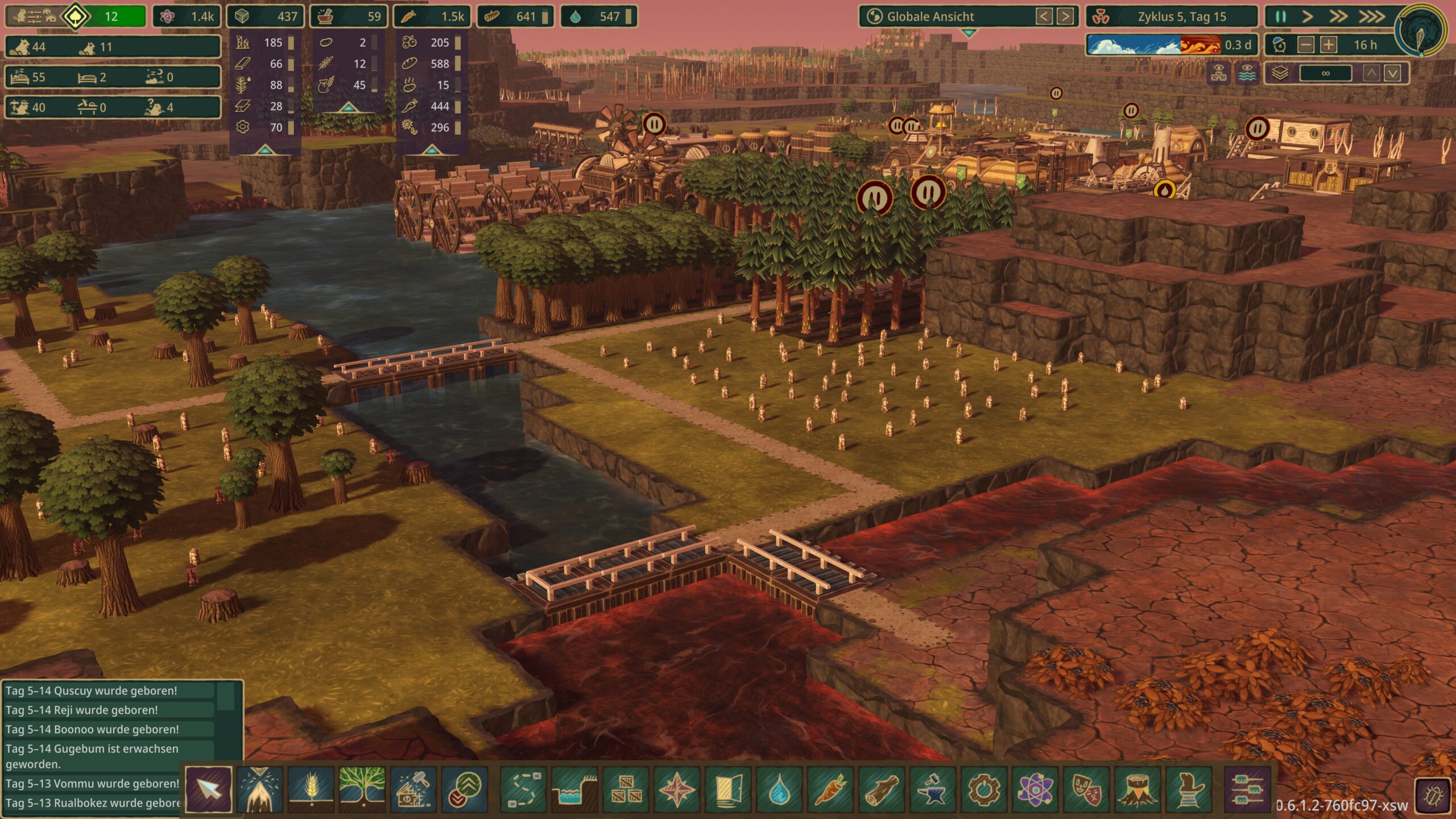
Task: Expand the food resources list arrow
Action: (431, 150)
